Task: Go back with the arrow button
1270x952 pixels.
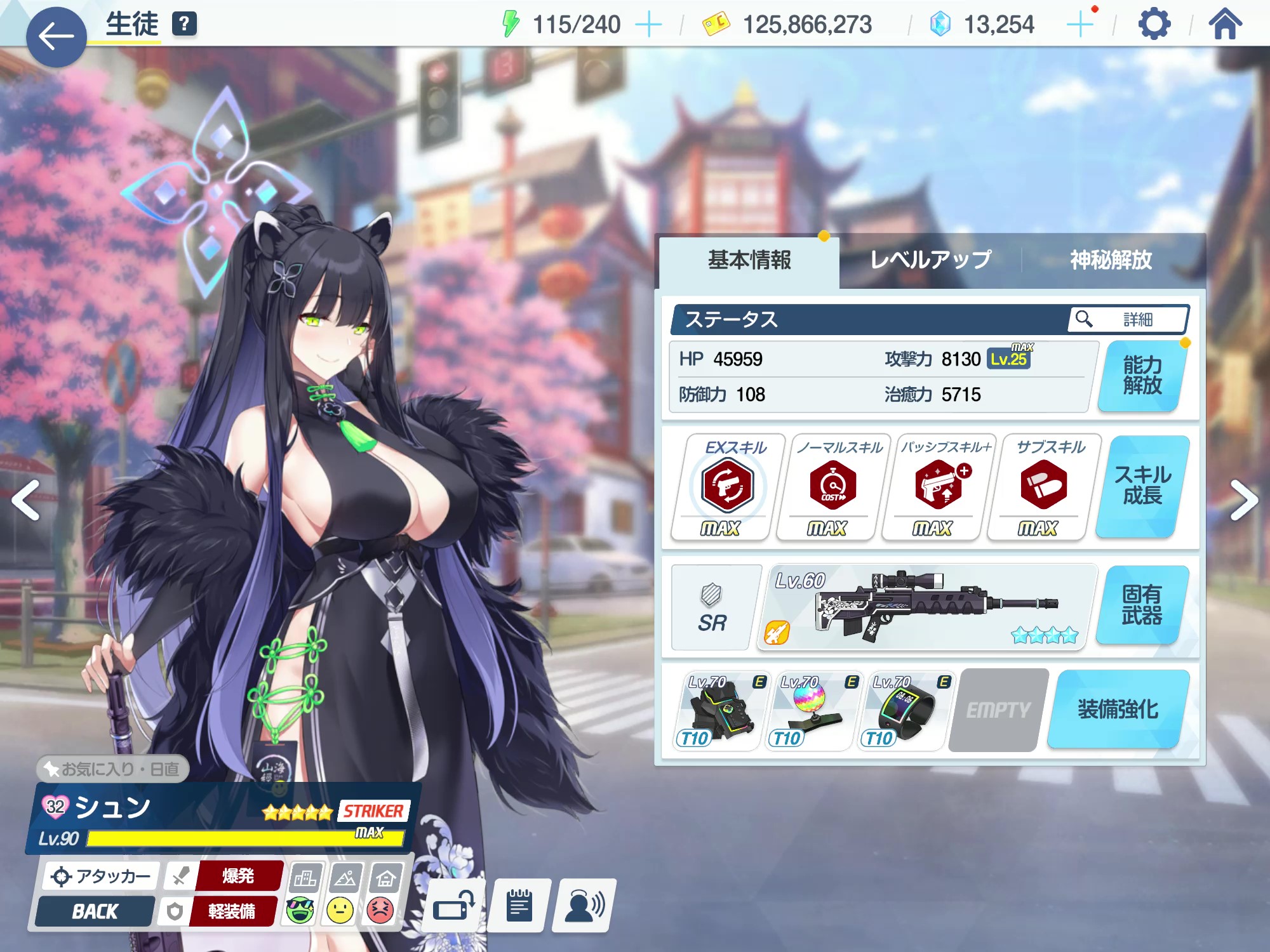Action: tap(56, 37)
